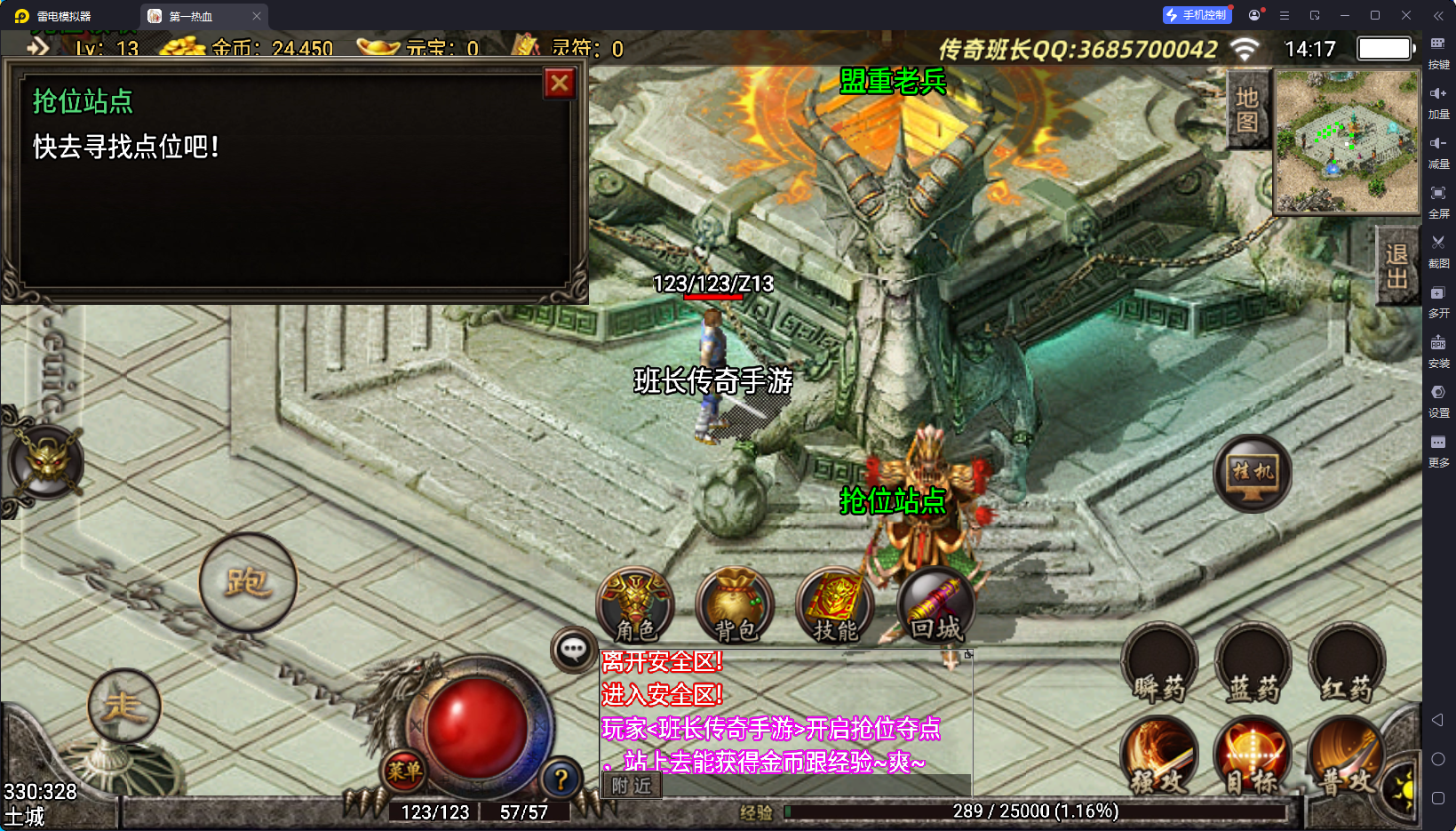Open the 技能 skills panel

tap(835, 606)
